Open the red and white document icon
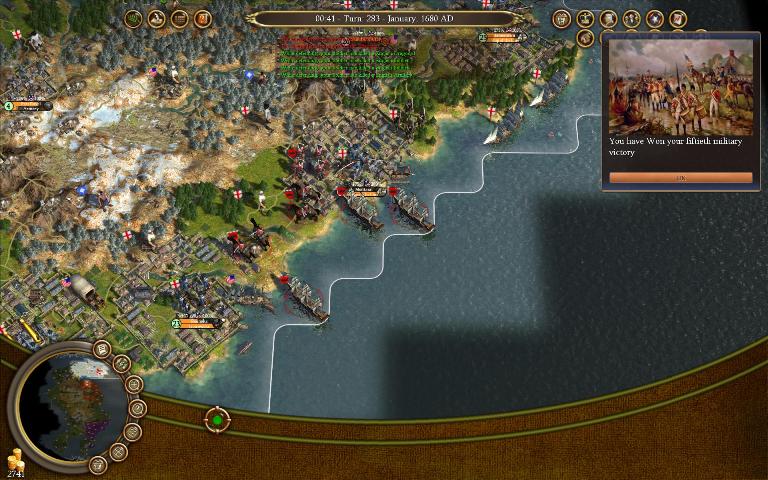This screenshot has width=768, height=480. click(x=678, y=19)
